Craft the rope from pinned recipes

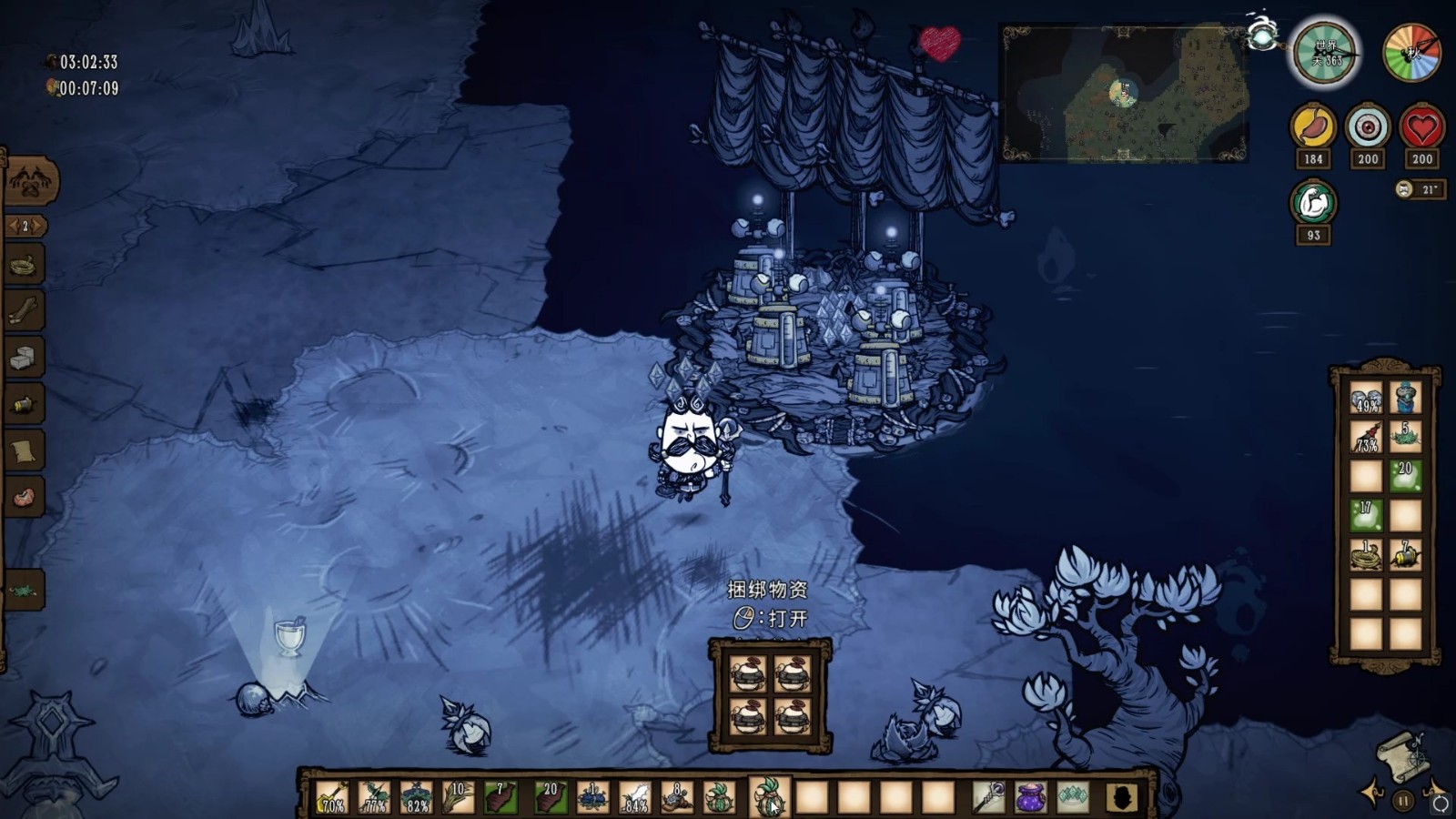point(24,267)
